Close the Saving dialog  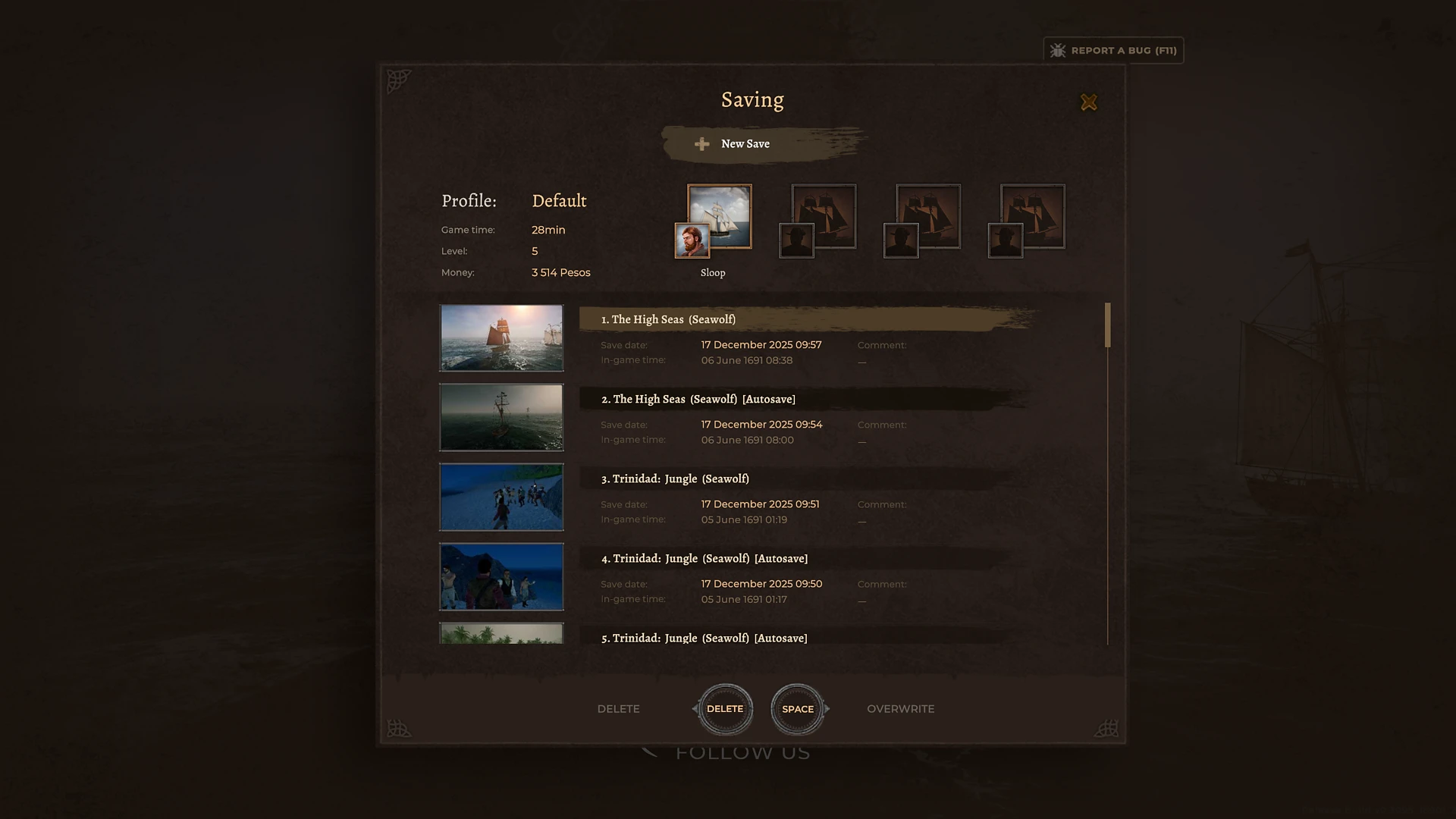[x=1089, y=102]
